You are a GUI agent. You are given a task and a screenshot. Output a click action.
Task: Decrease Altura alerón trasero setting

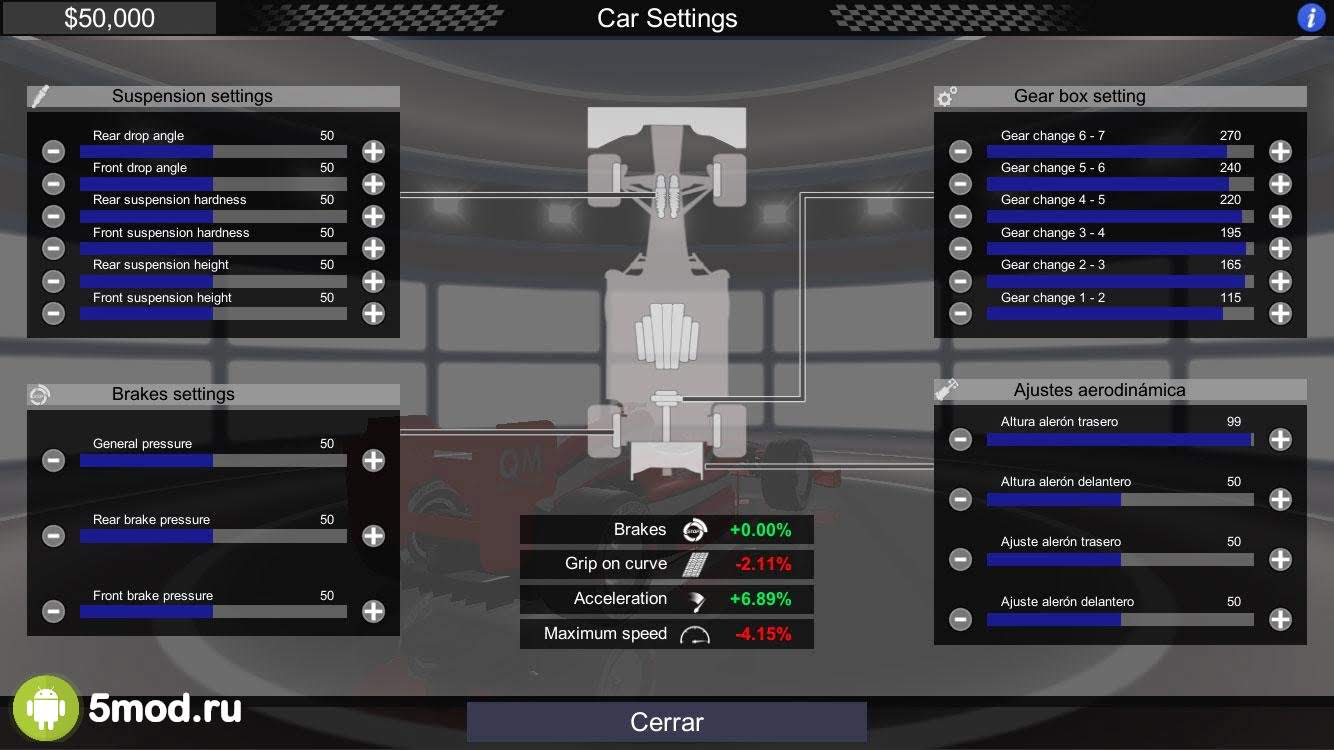point(960,439)
